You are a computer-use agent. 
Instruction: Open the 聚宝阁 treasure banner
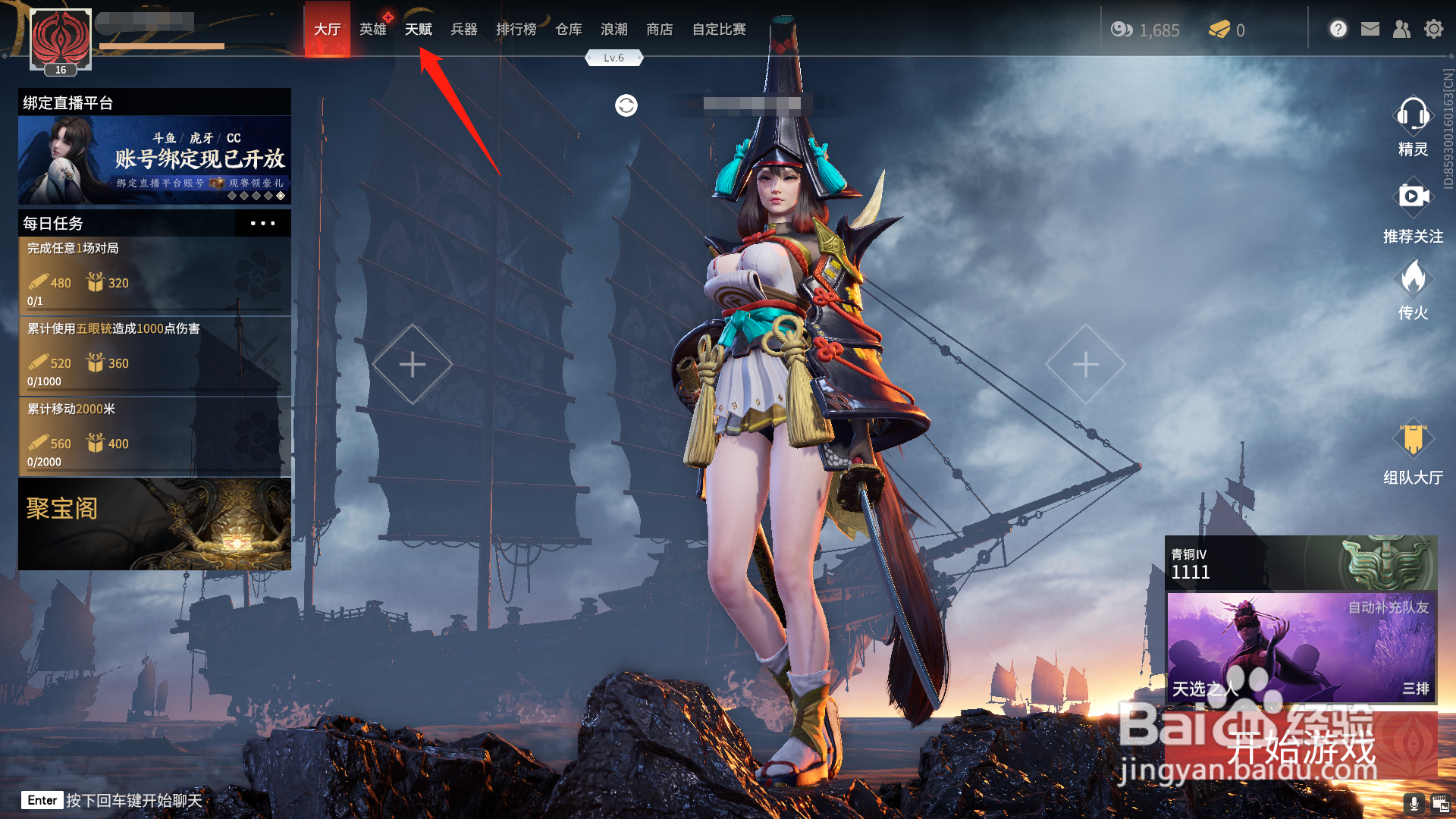click(x=155, y=524)
